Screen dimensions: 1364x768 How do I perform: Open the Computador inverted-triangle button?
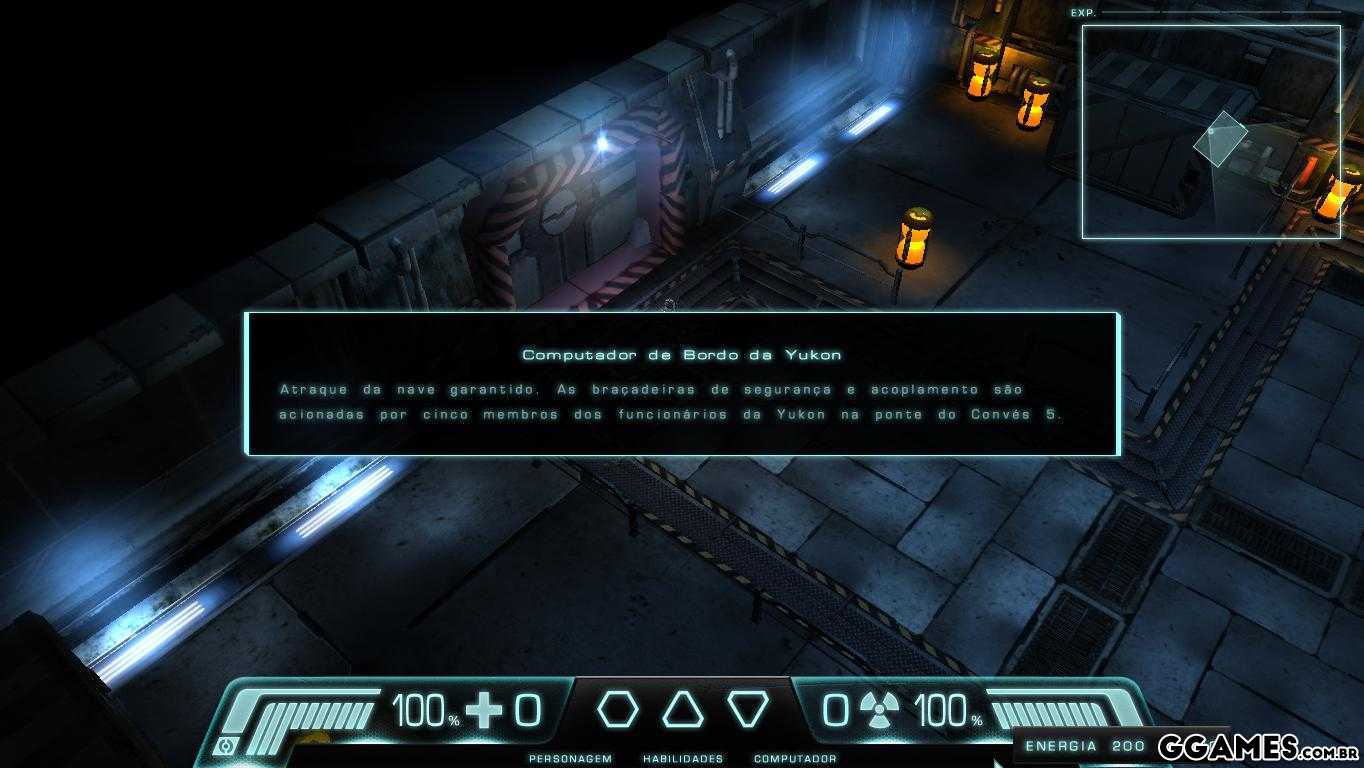[747, 709]
